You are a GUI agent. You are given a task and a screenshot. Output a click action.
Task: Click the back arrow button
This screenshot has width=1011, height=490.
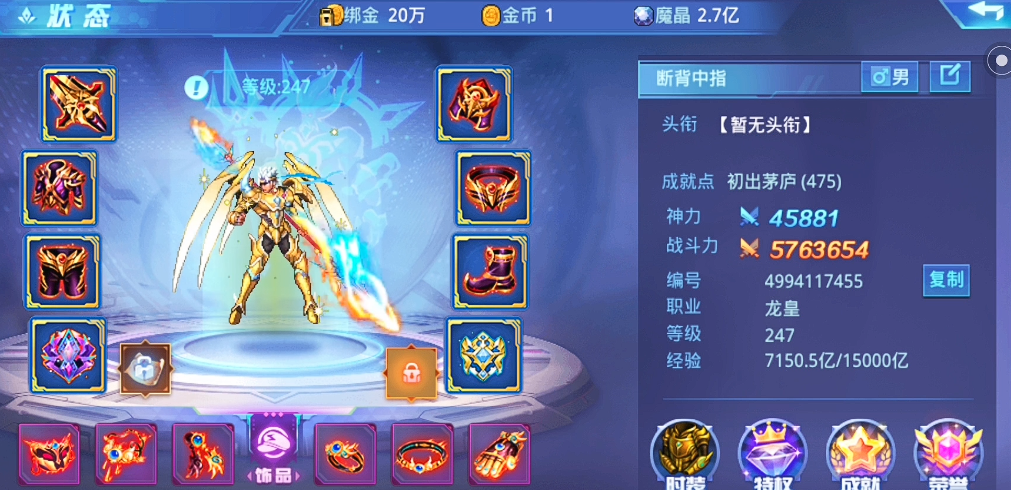pyautogui.click(x=975, y=14)
